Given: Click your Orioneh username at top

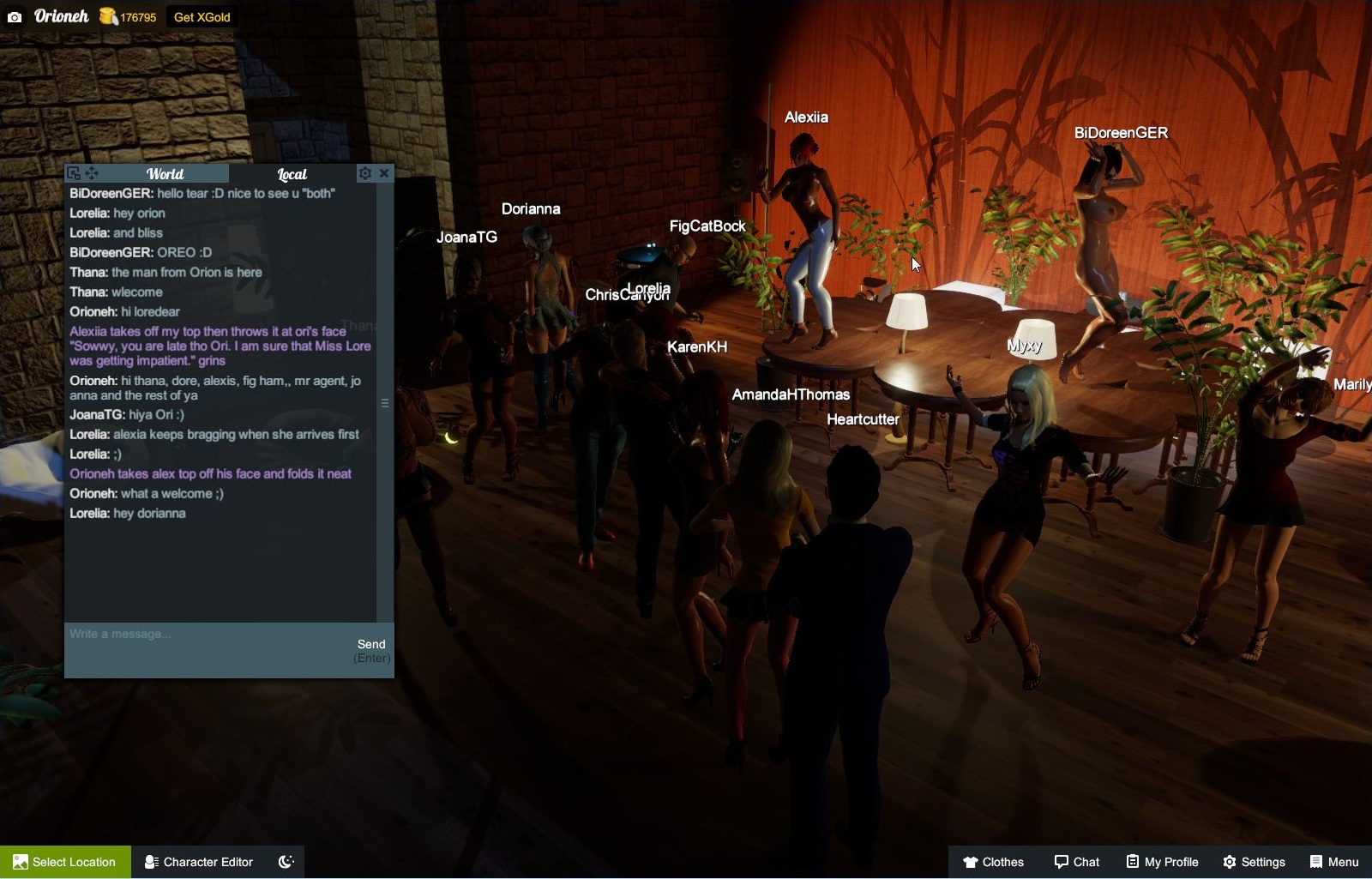Looking at the screenshot, I should click(x=60, y=15).
